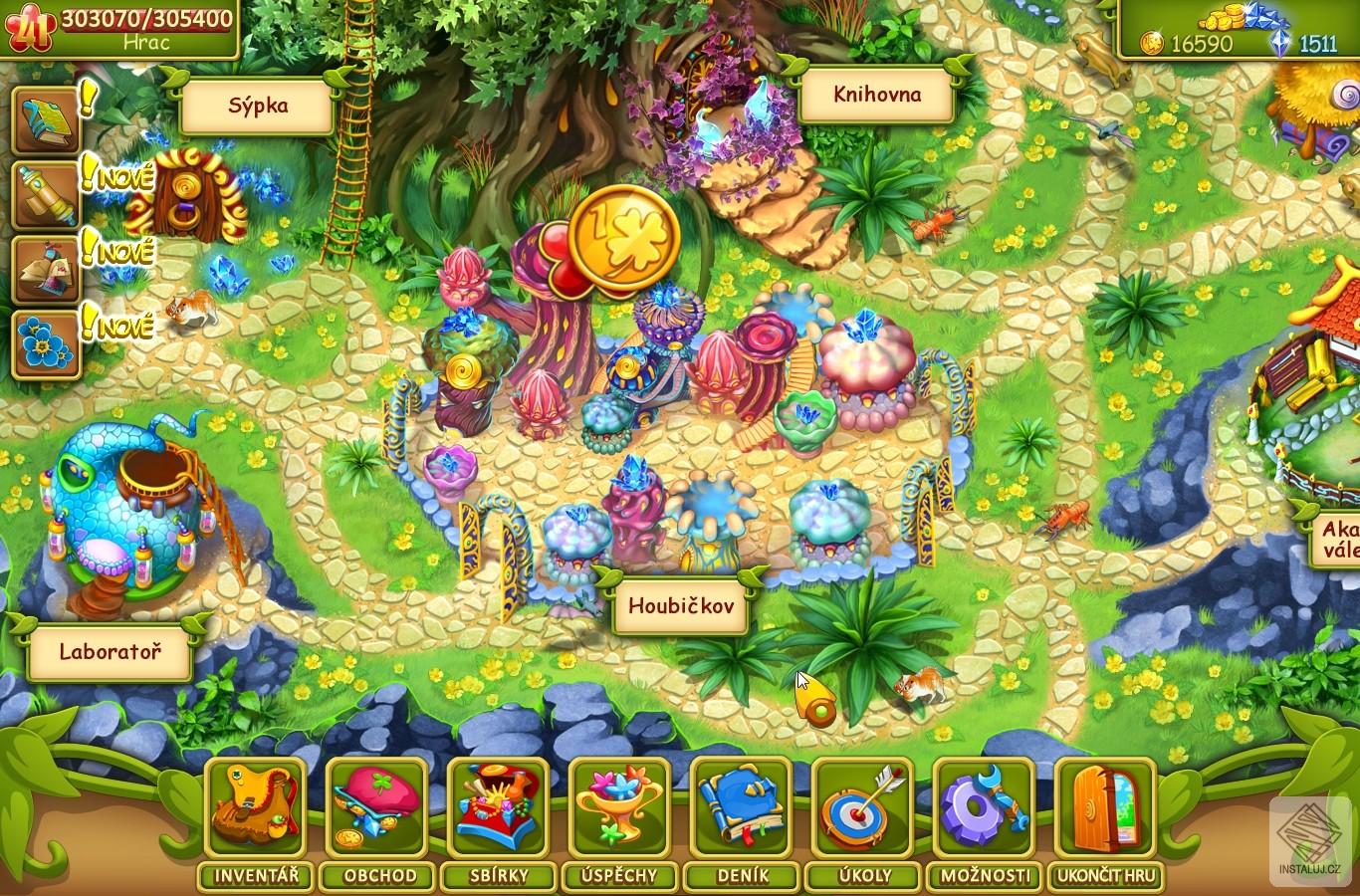The height and width of the screenshot is (896, 1360).
Task: Enter the Knihovna library label
Action: pos(876,96)
